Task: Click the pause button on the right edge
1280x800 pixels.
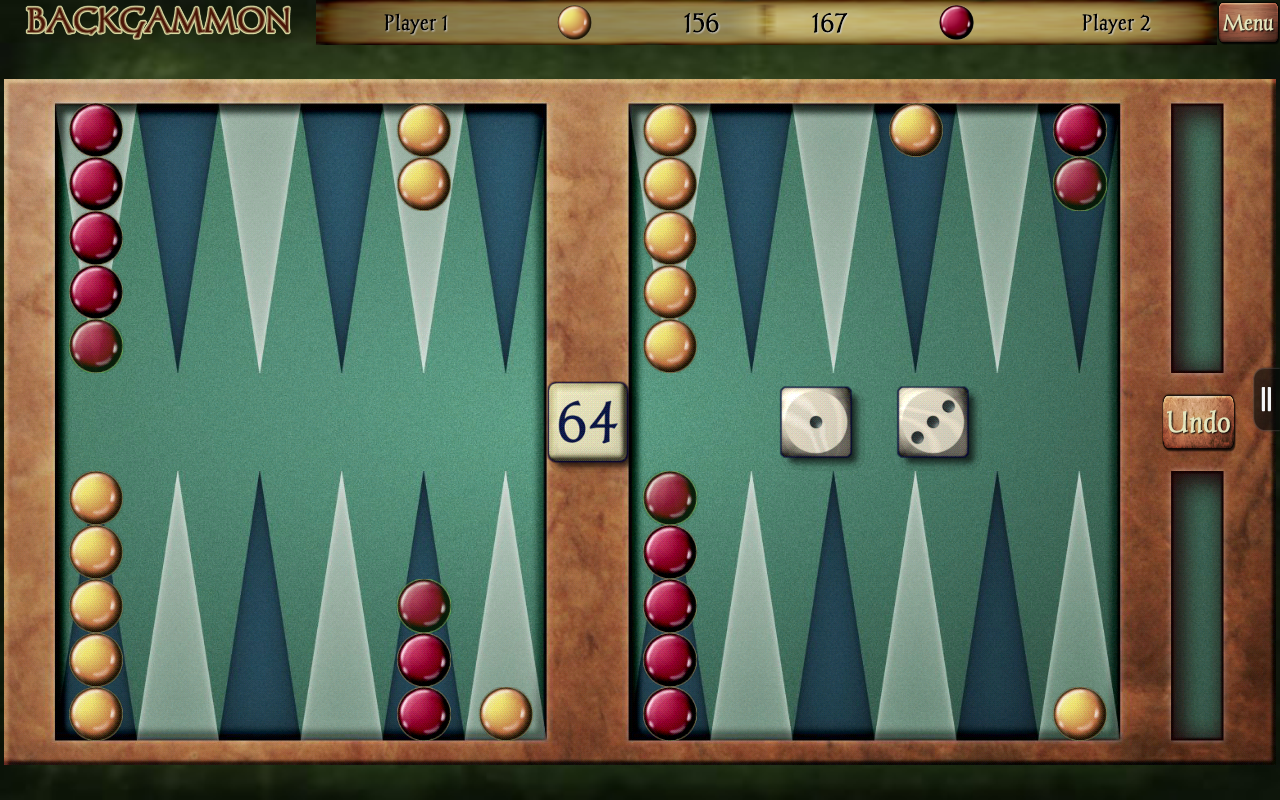Action: pyautogui.click(x=1264, y=398)
